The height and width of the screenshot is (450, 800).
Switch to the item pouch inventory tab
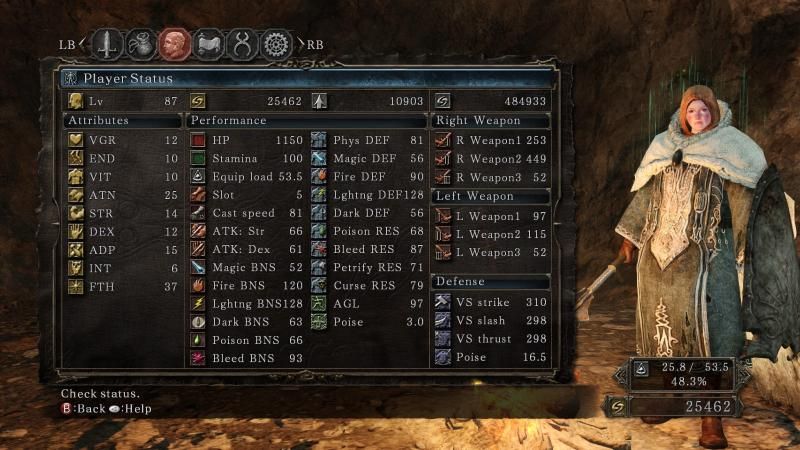[x=142, y=44]
